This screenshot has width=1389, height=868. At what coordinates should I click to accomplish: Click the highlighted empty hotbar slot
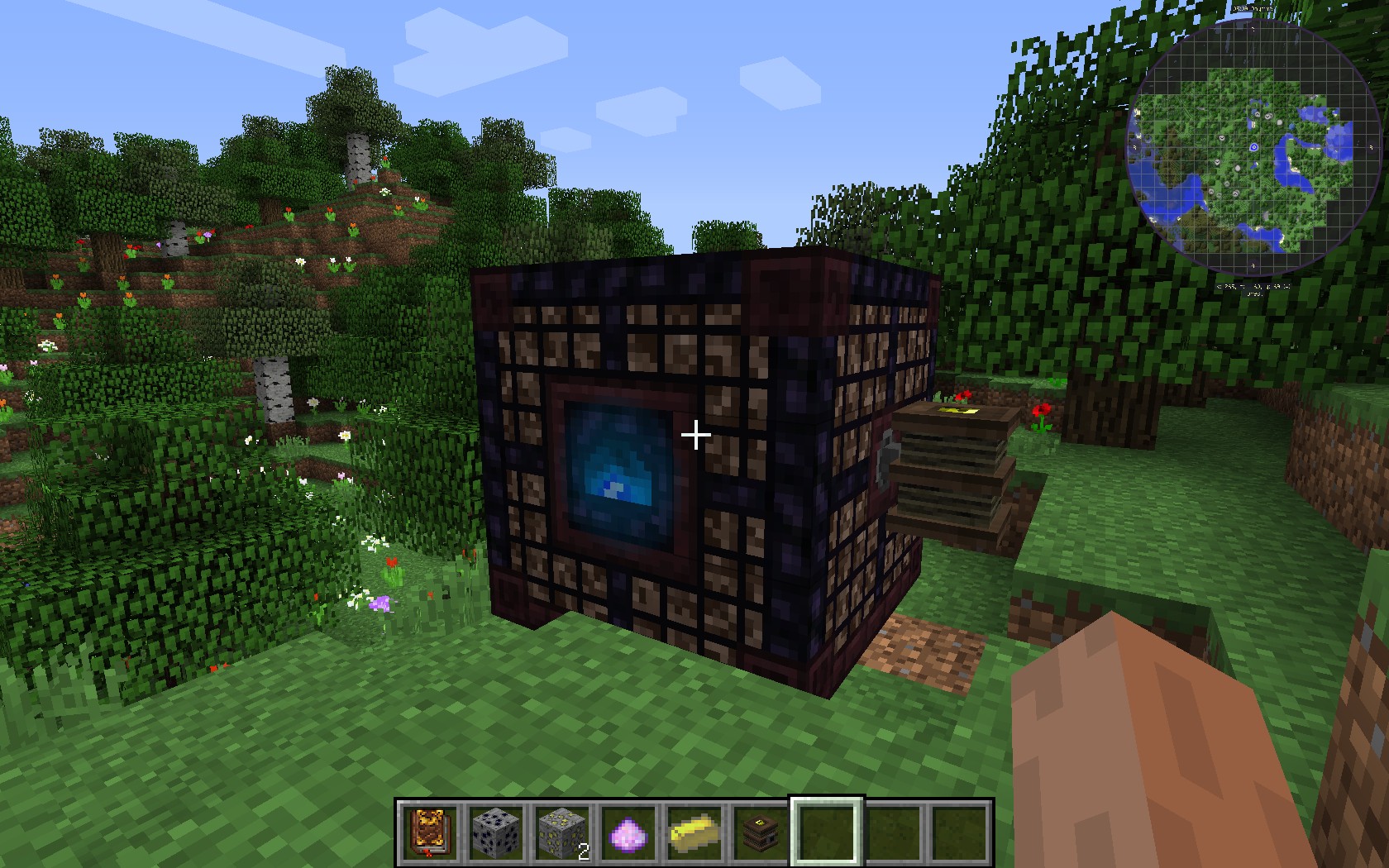click(828, 832)
